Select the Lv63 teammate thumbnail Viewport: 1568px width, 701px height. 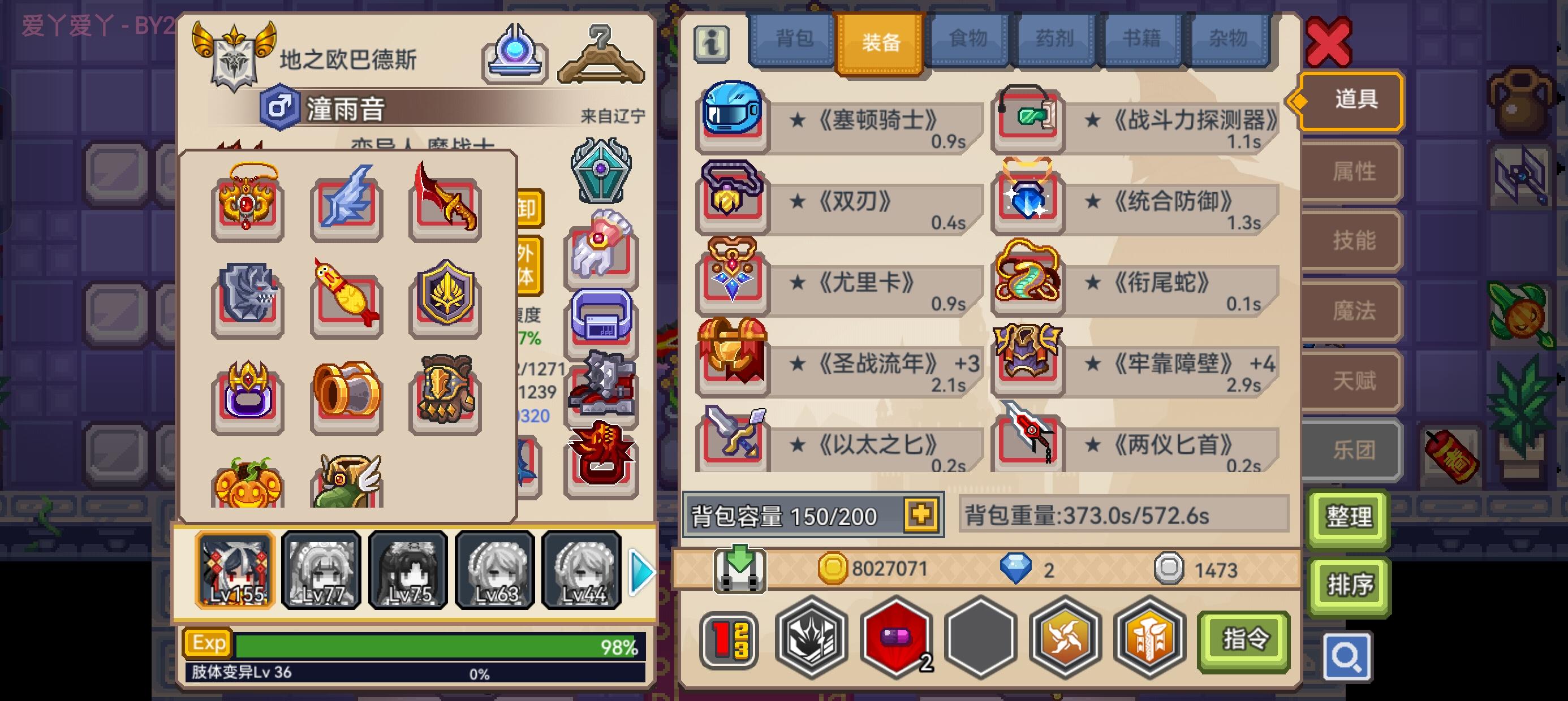click(495, 570)
